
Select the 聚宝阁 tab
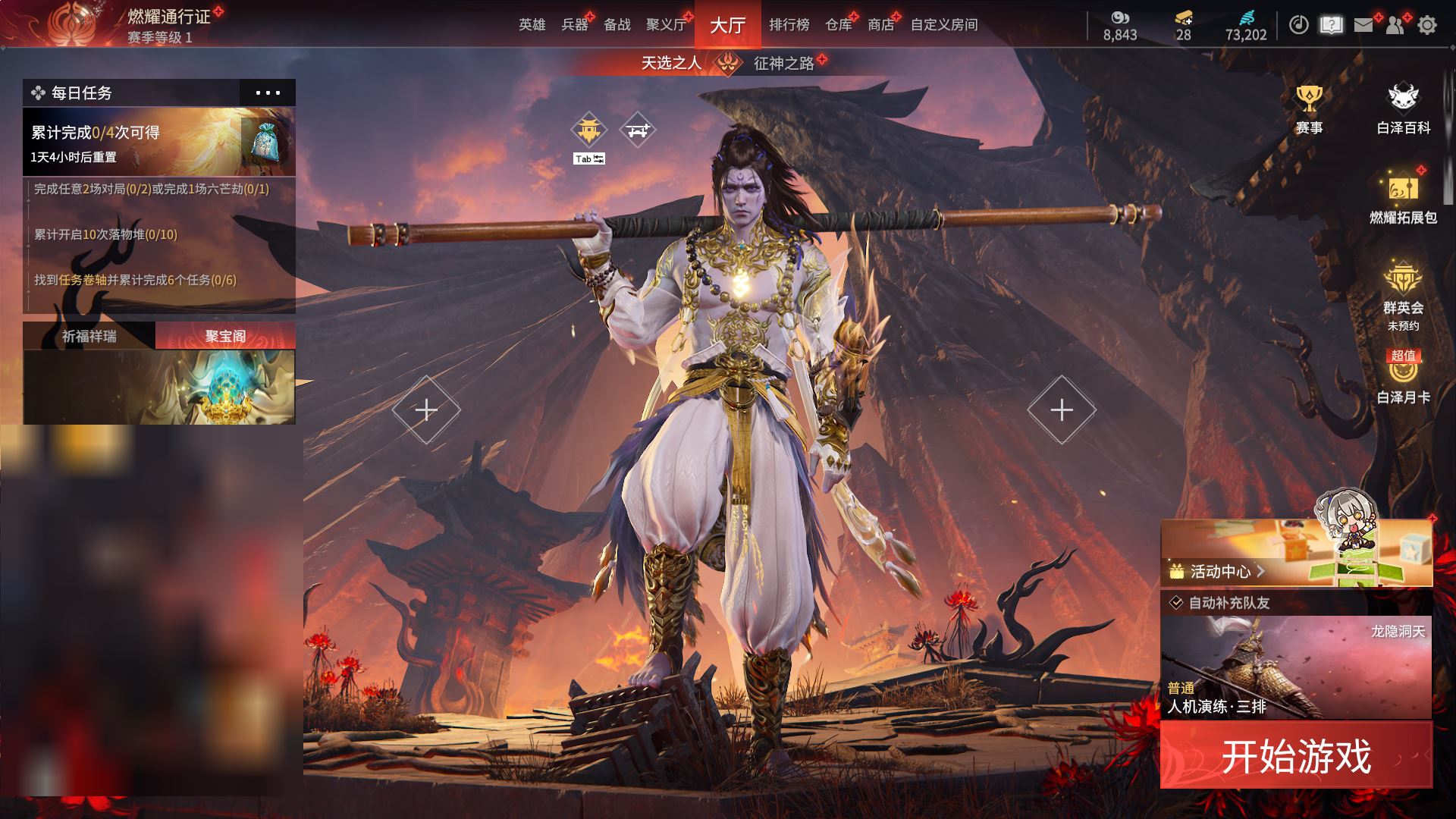(x=225, y=336)
